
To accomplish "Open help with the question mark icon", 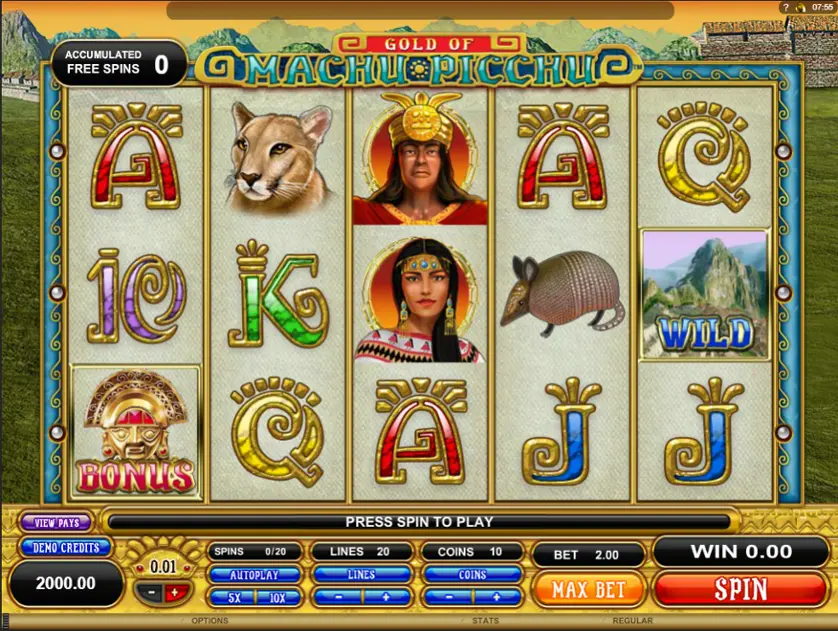I will [x=785, y=7].
